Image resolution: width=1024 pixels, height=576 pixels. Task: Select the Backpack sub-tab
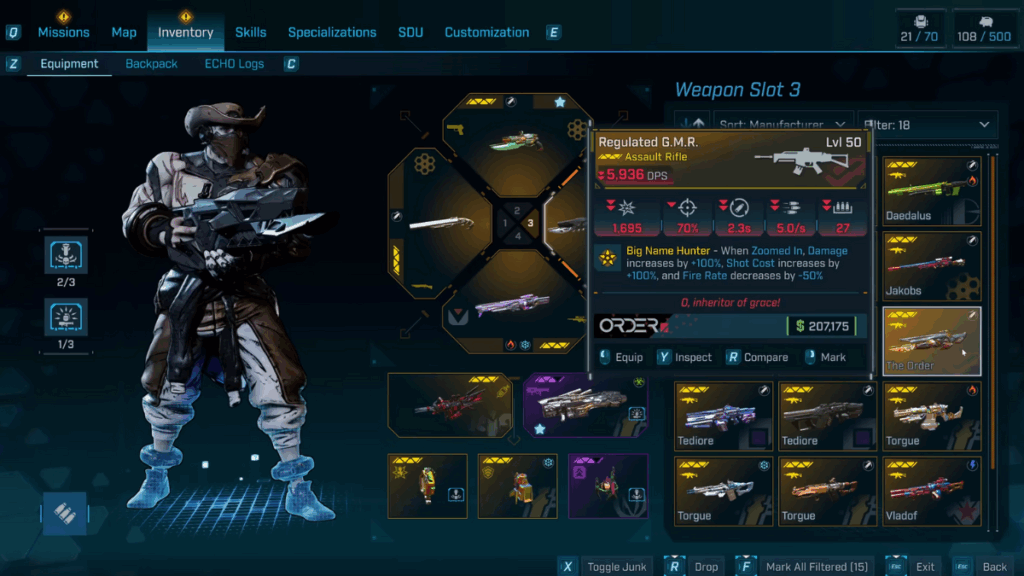point(151,64)
